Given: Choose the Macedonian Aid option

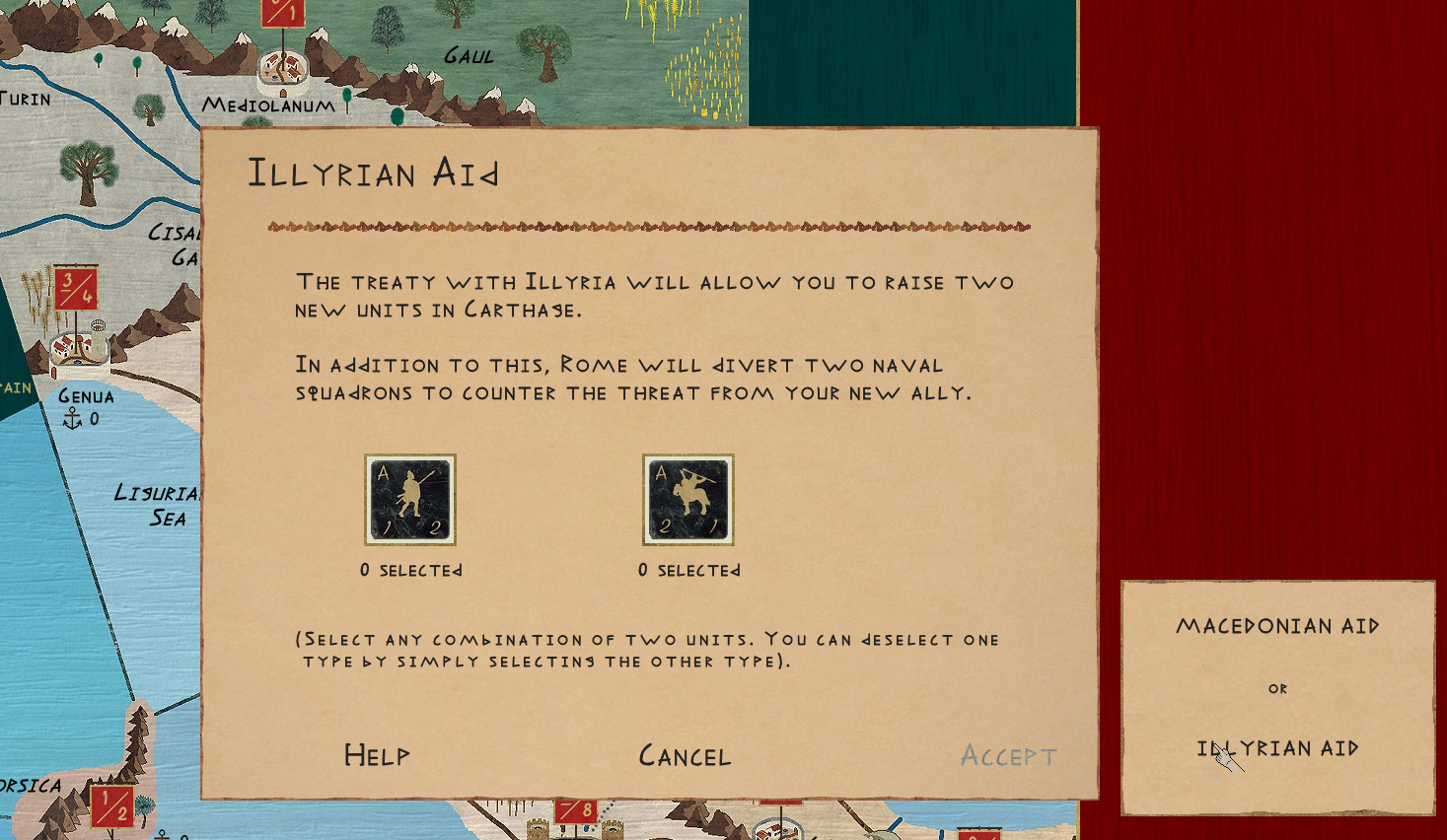Looking at the screenshot, I should pyautogui.click(x=1277, y=626).
